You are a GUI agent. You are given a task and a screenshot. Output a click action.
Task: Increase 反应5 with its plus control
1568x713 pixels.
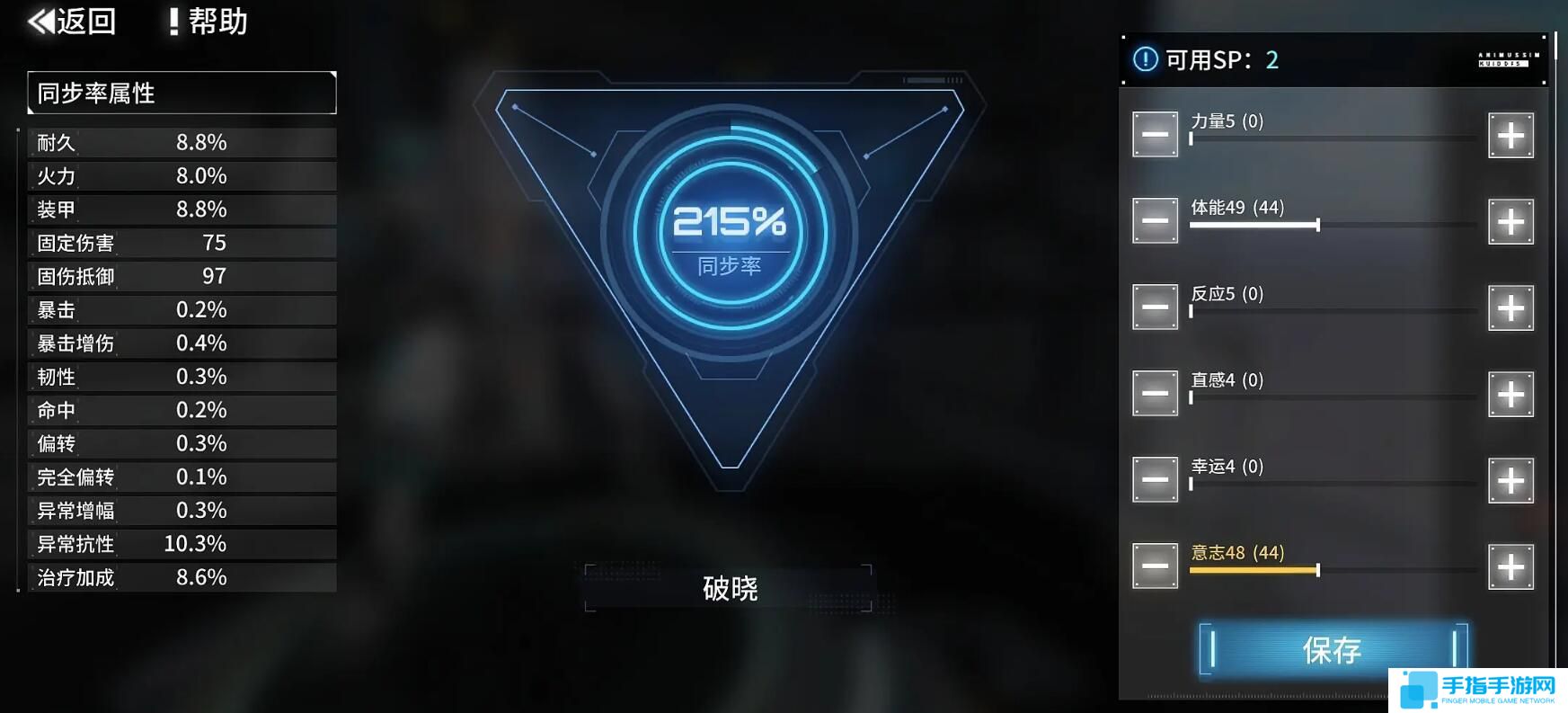[1510, 307]
